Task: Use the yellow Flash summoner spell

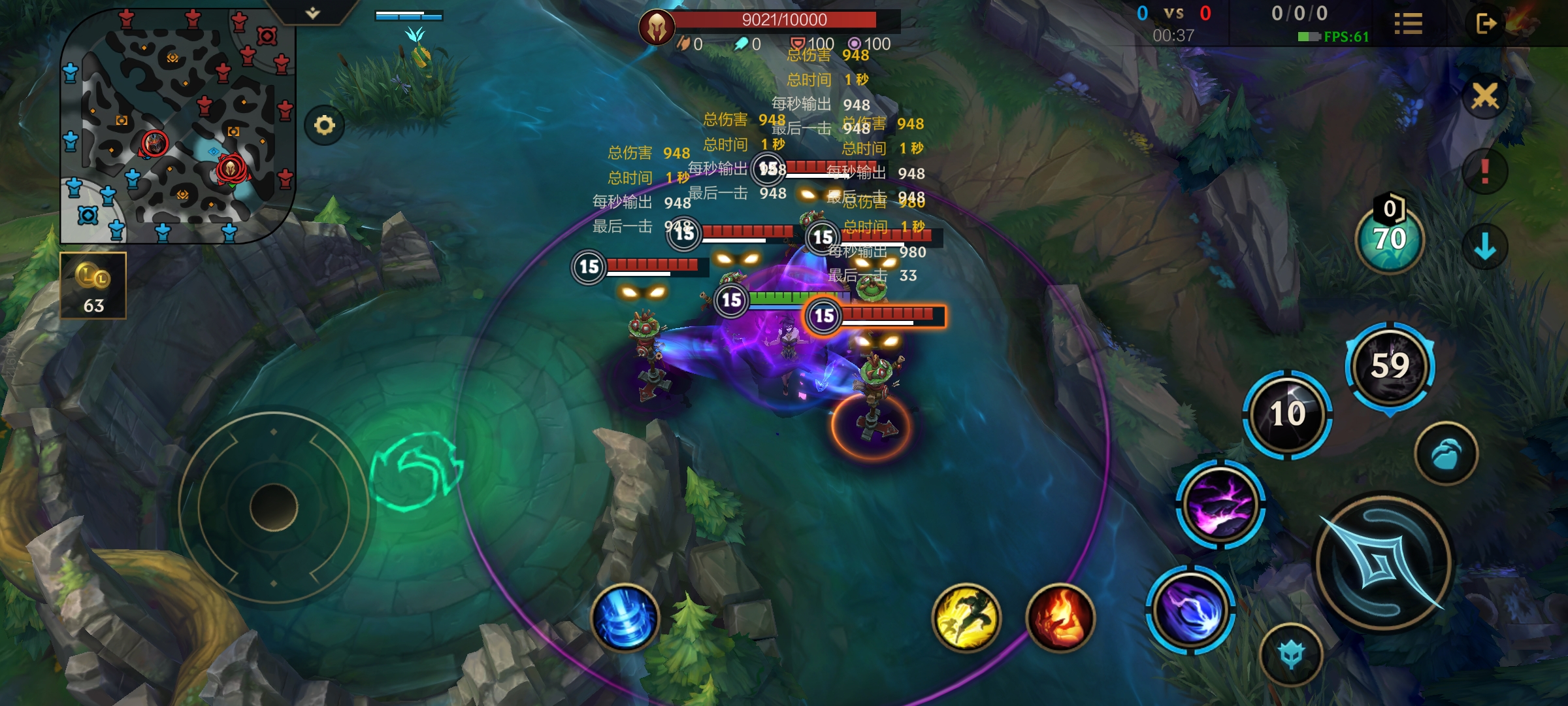Action: [966, 618]
